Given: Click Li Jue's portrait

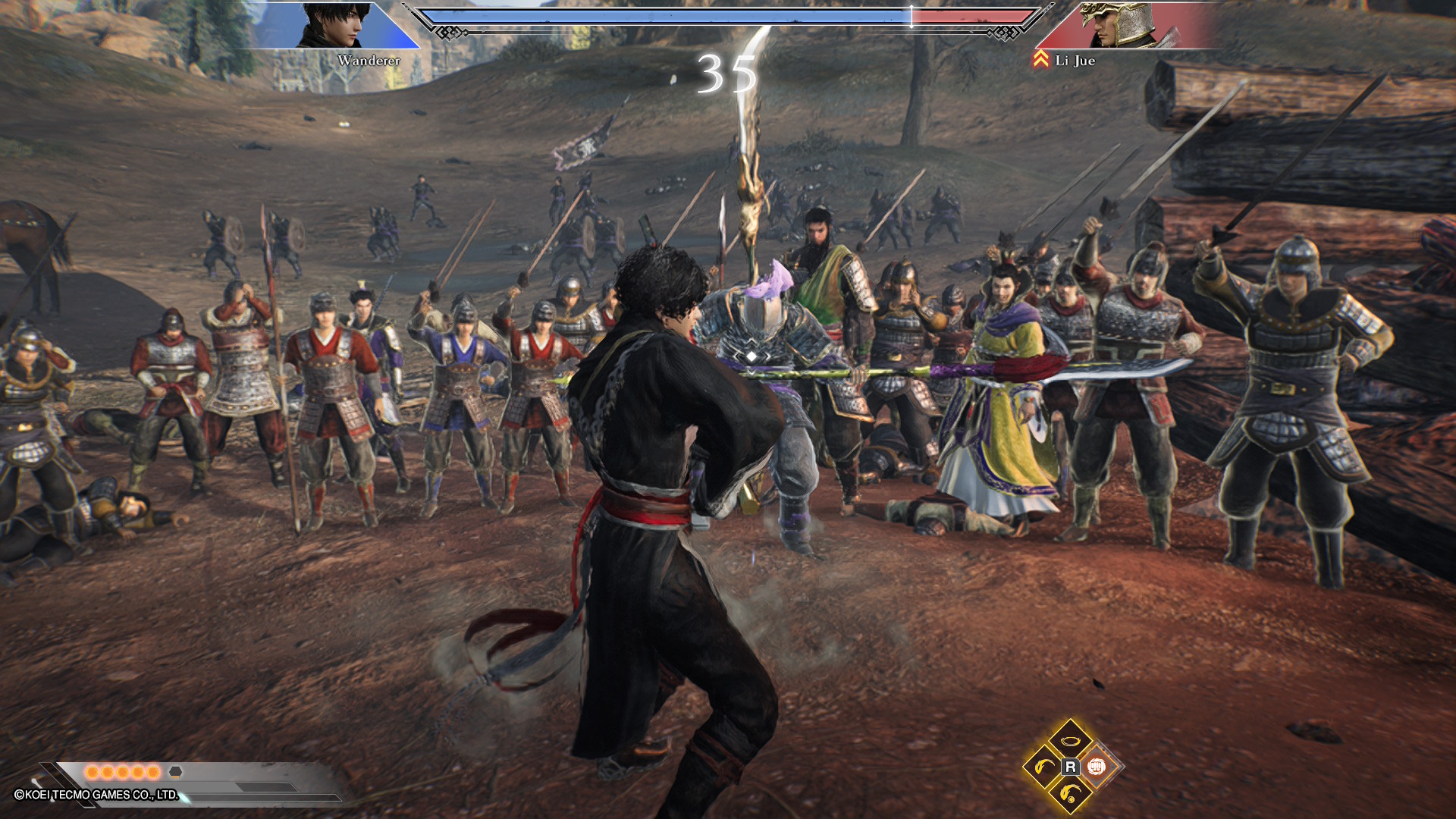Looking at the screenshot, I should pos(1116,25).
